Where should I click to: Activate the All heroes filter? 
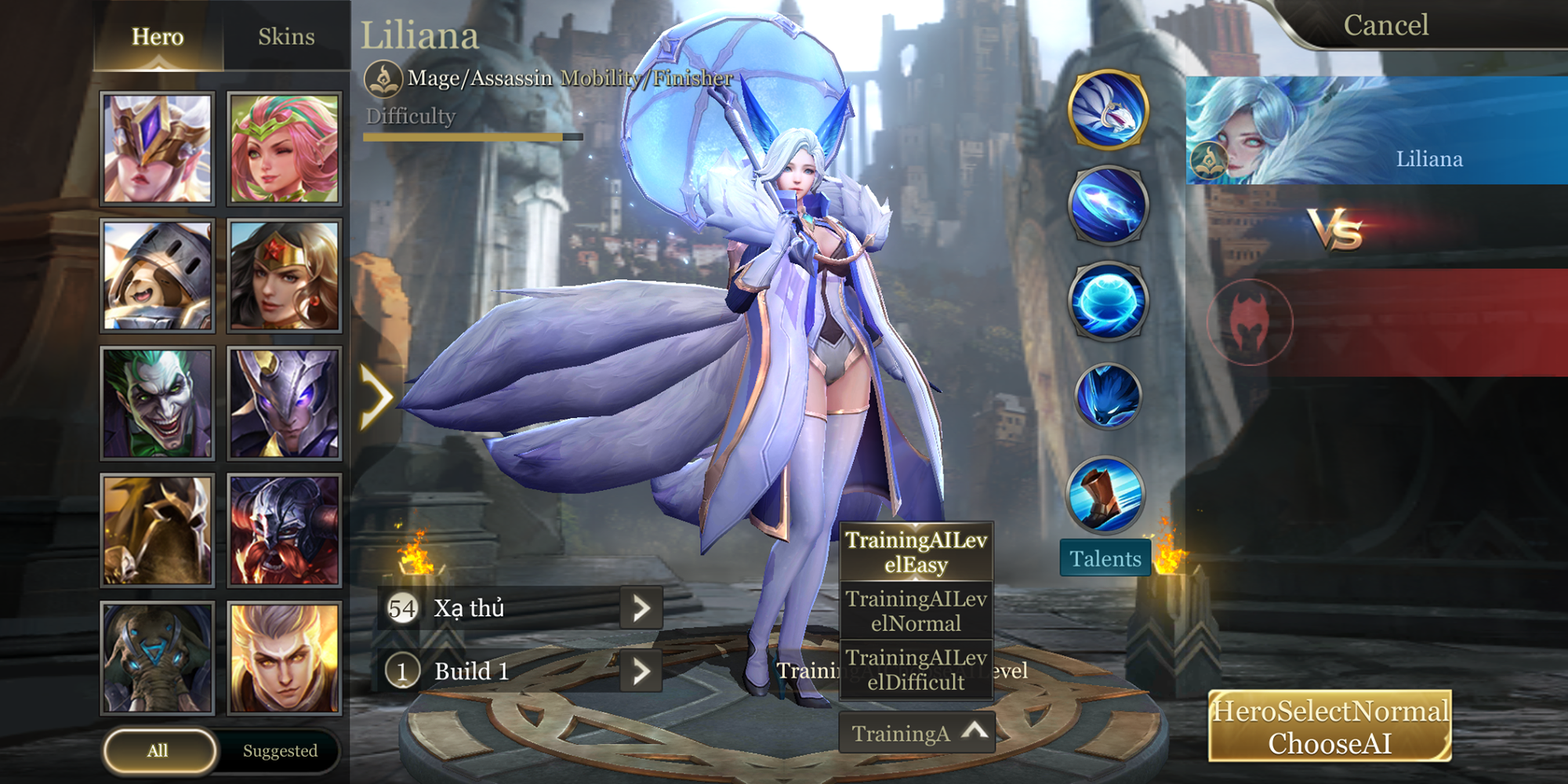click(x=158, y=750)
